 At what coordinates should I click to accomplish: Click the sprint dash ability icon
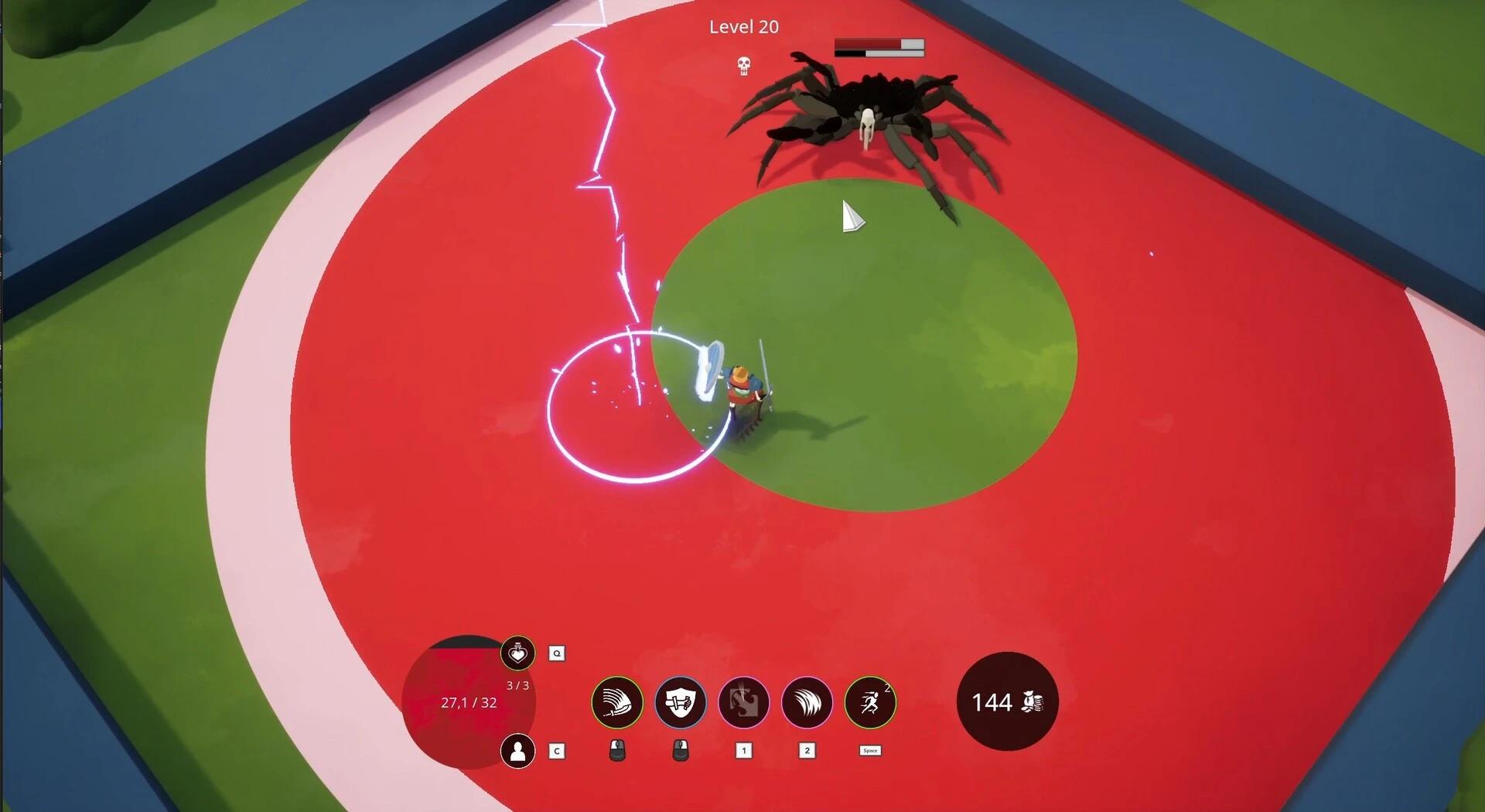[x=870, y=702]
